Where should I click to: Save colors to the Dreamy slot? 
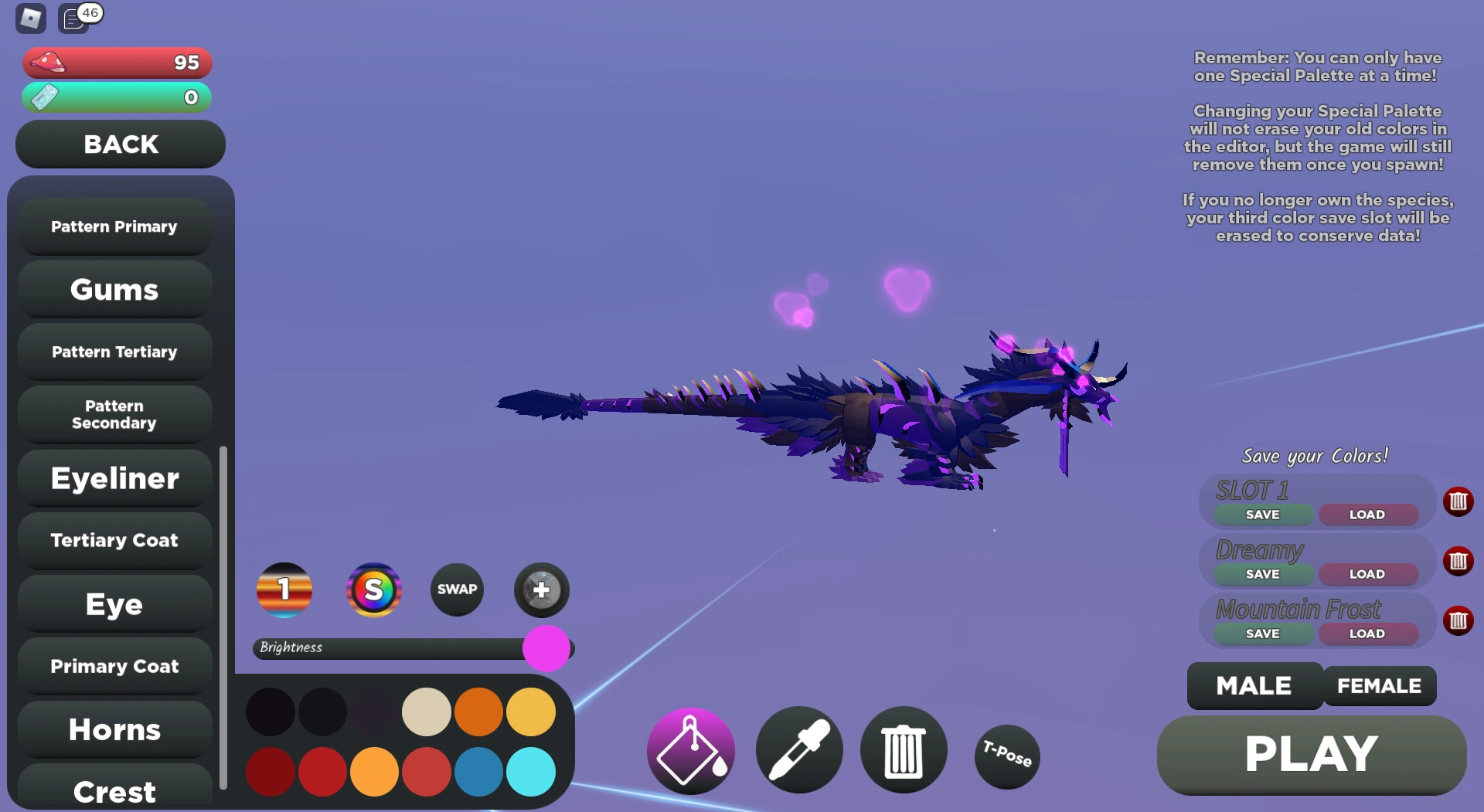(1263, 574)
